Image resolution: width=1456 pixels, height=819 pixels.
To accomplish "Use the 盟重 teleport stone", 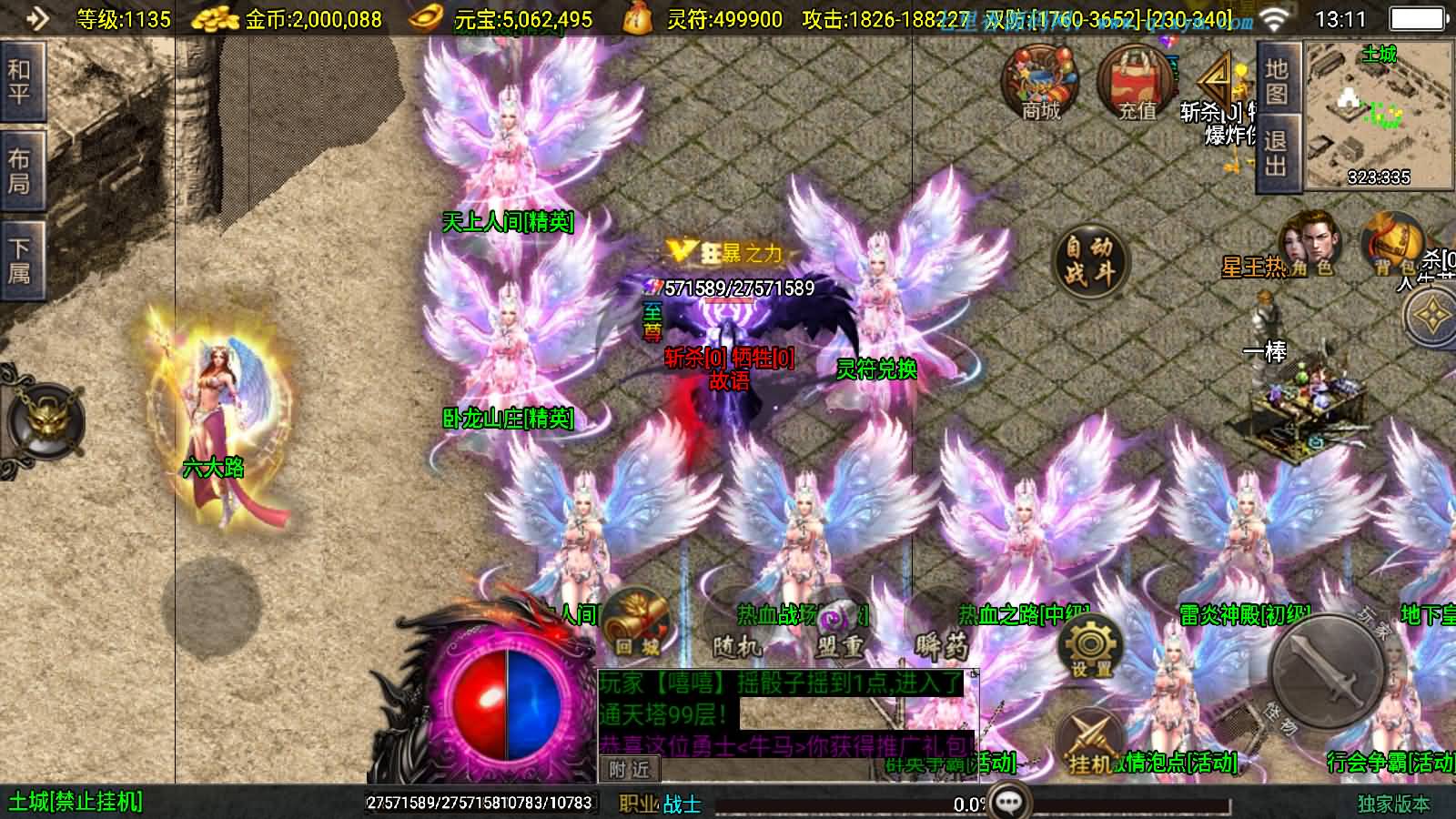I will pos(839,628).
